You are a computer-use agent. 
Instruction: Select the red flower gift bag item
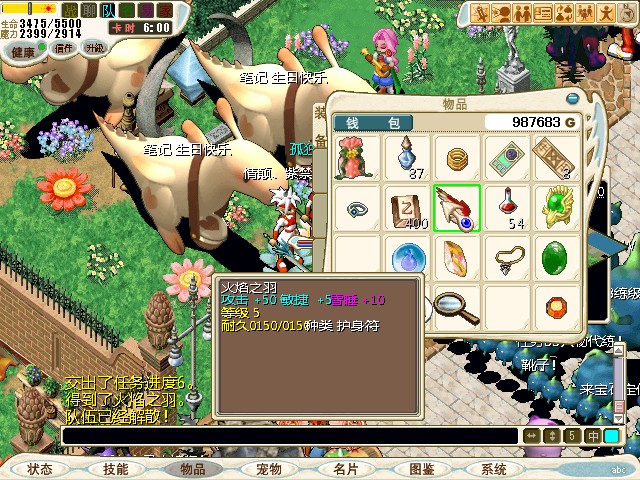pyautogui.click(x=358, y=158)
